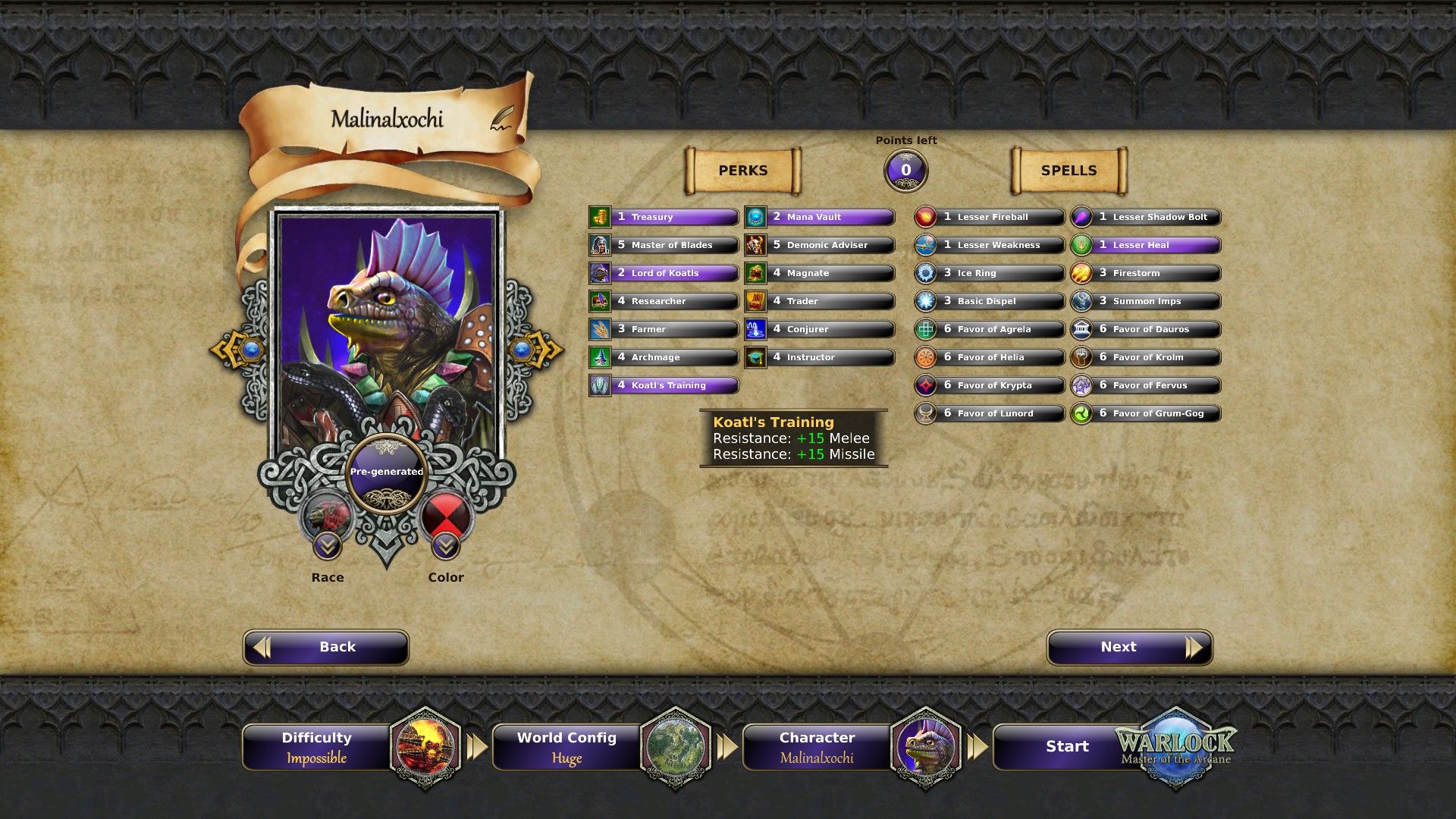1456x819 pixels.
Task: Start the game
Action: coord(1067,746)
